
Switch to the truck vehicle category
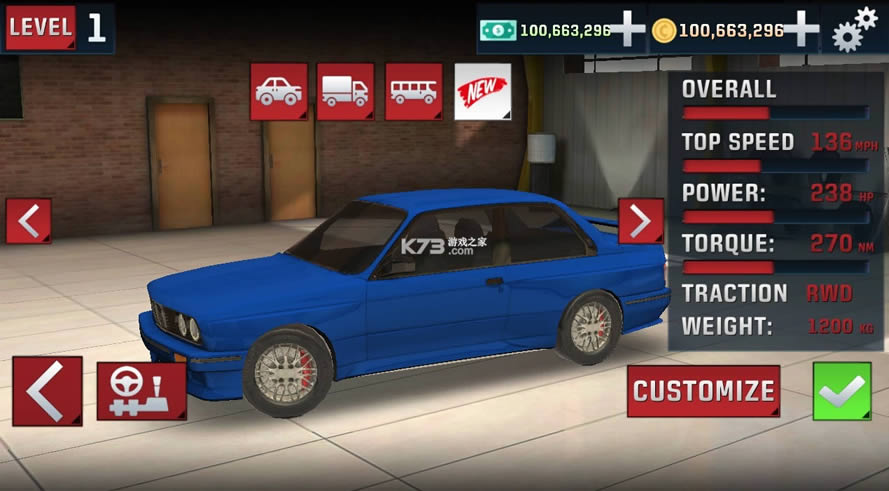point(345,92)
